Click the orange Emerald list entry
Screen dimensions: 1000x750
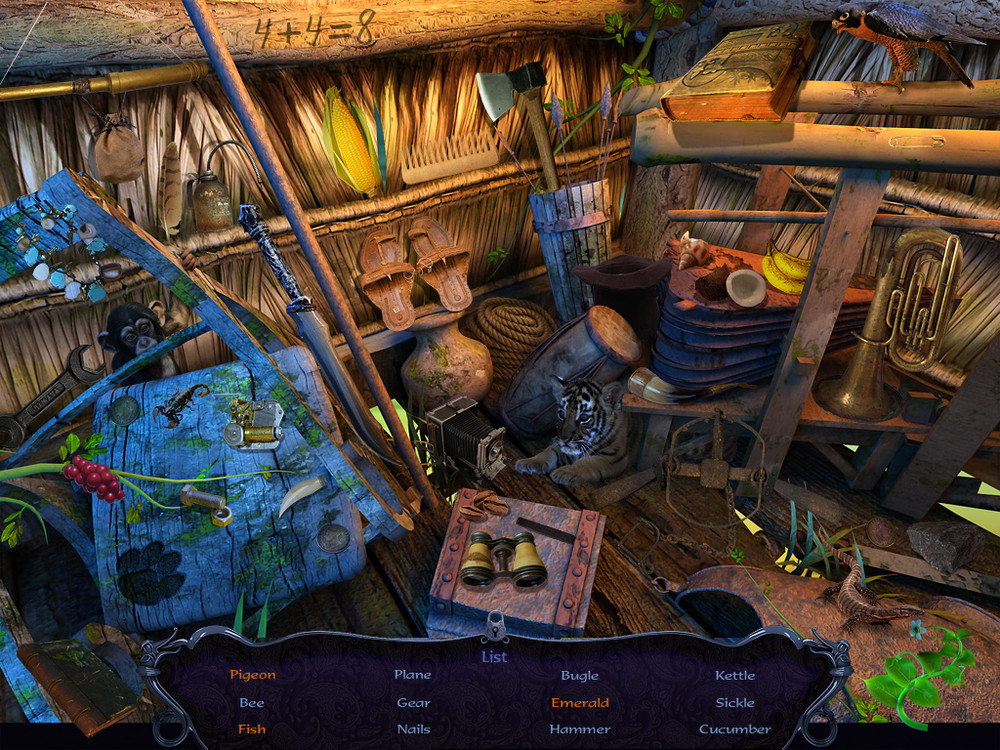[x=580, y=702]
